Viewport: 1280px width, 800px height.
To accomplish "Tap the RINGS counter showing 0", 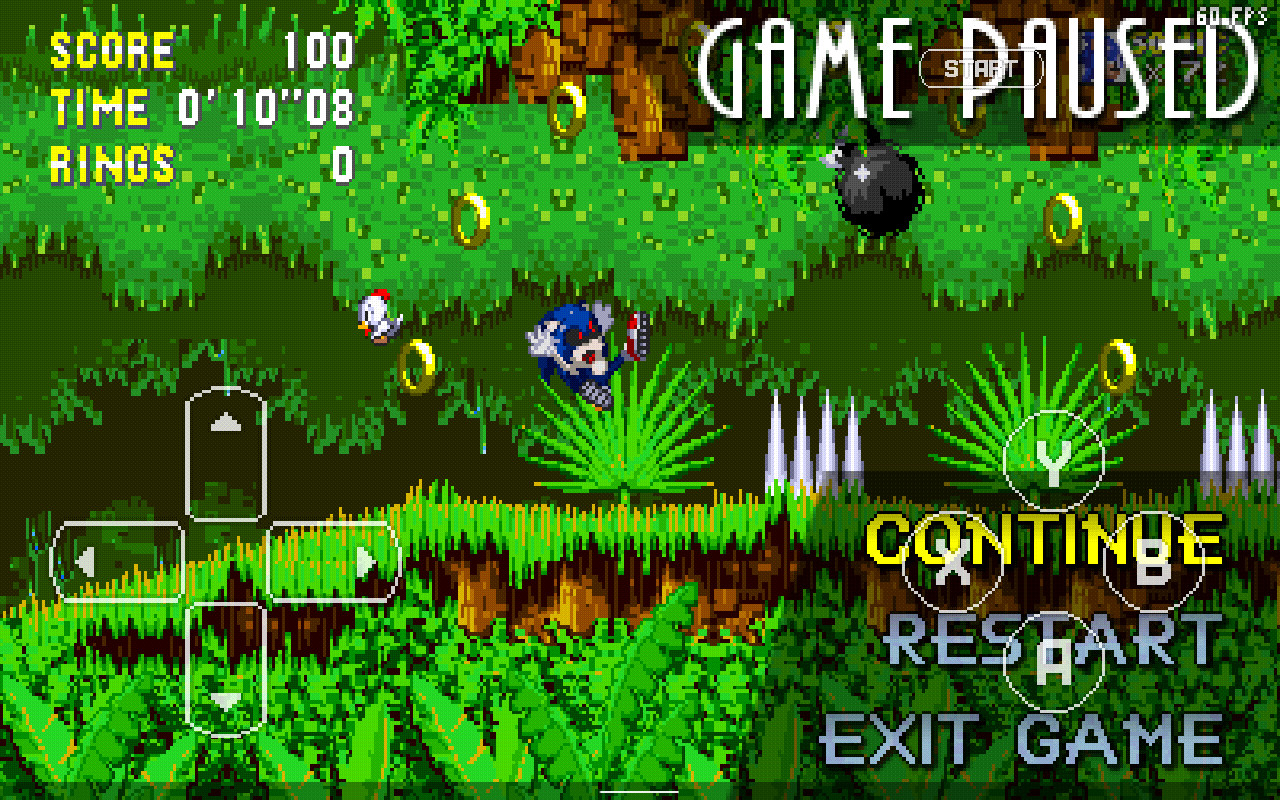I will [x=200, y=160].
